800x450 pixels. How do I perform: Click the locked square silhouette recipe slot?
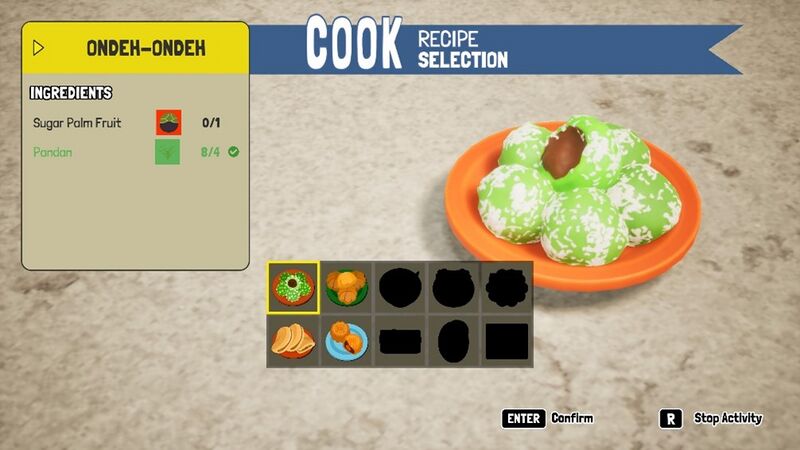coord(507,341)
